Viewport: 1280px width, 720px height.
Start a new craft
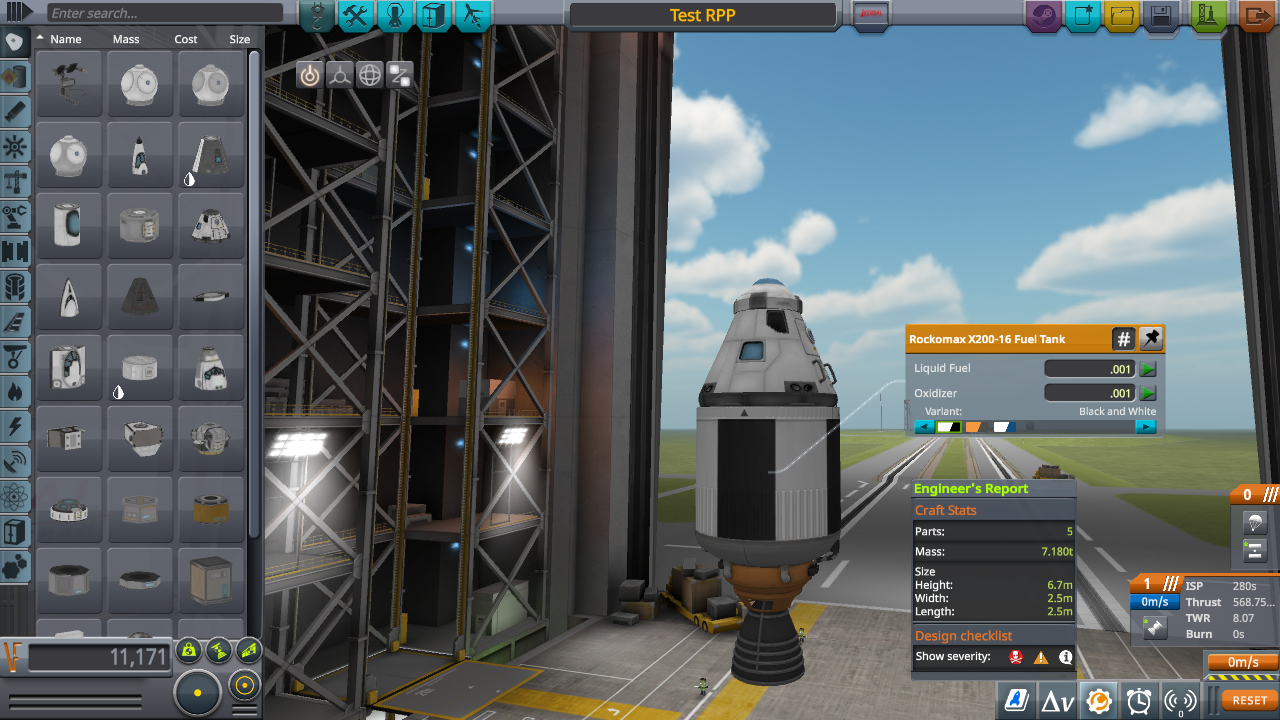[1083, 16]
